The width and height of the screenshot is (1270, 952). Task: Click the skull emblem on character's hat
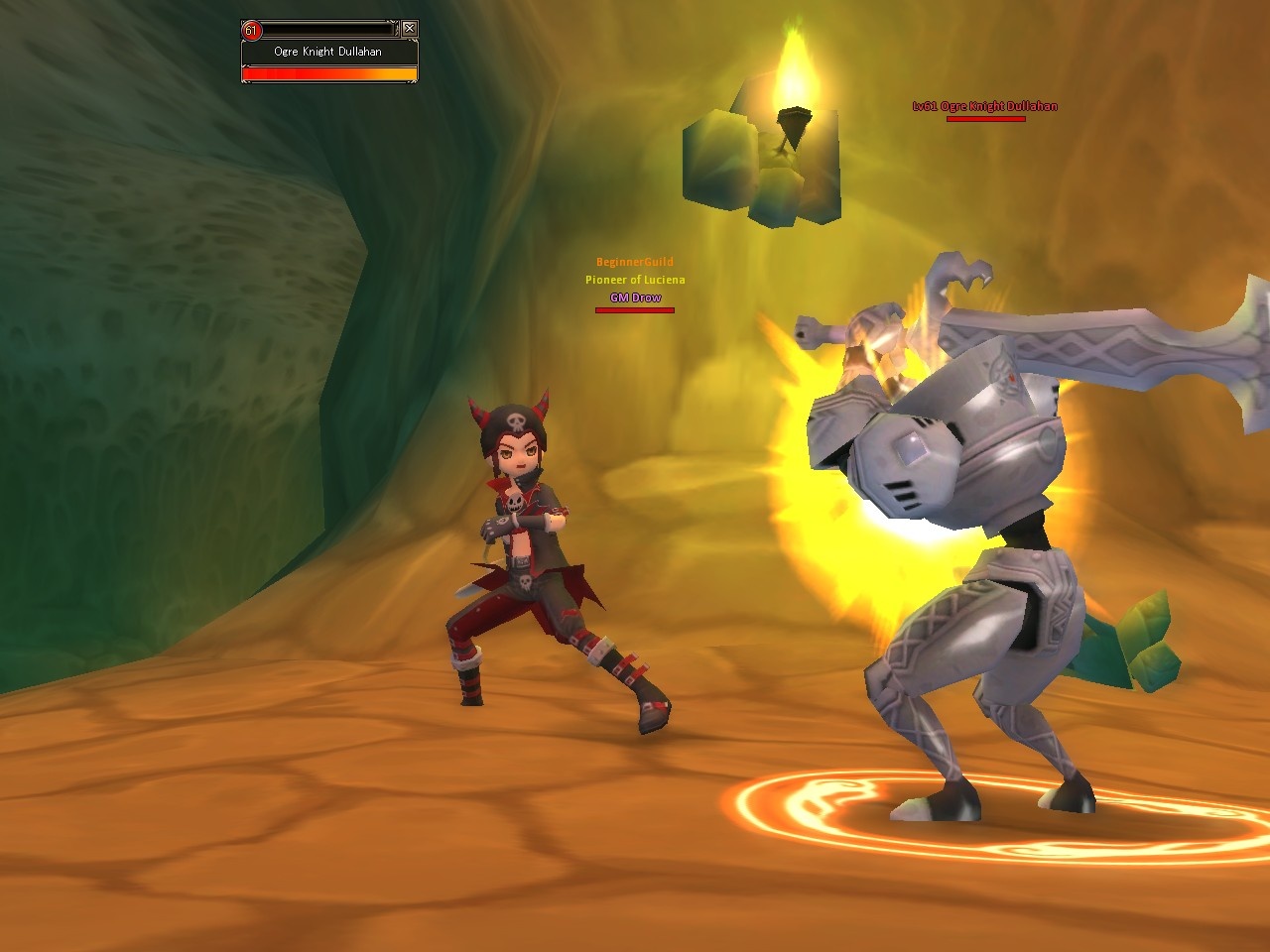click(515, 423)
